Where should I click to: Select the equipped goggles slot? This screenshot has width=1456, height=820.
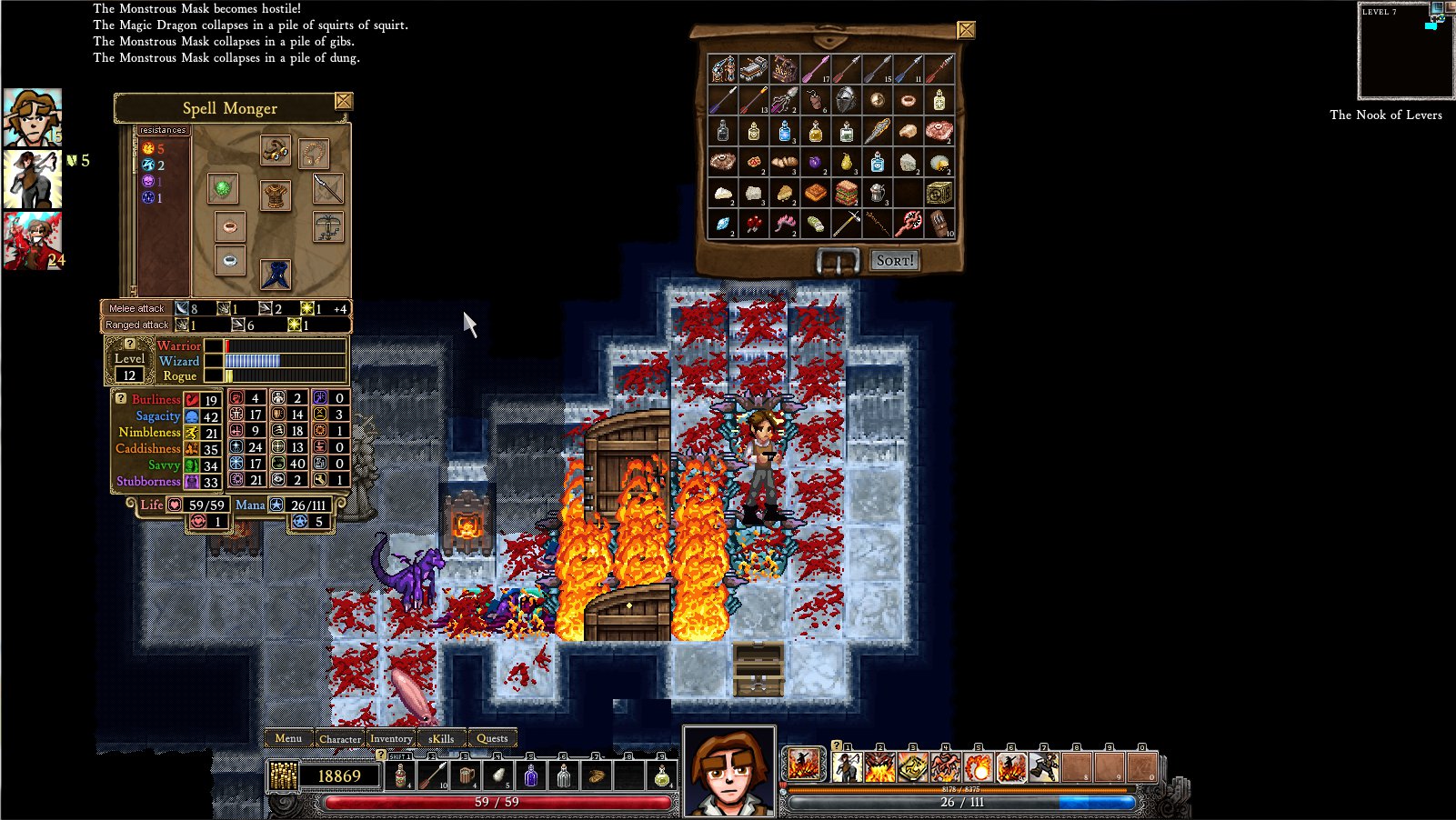pos(275,151)
